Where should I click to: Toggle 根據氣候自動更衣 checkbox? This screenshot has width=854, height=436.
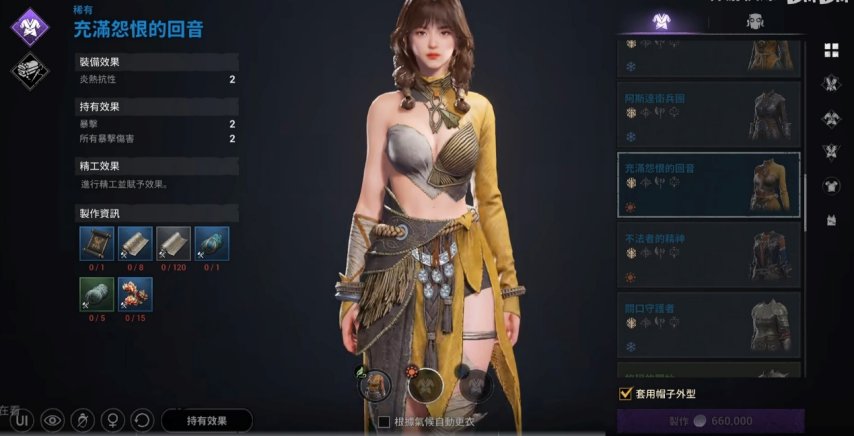point(384,422)
